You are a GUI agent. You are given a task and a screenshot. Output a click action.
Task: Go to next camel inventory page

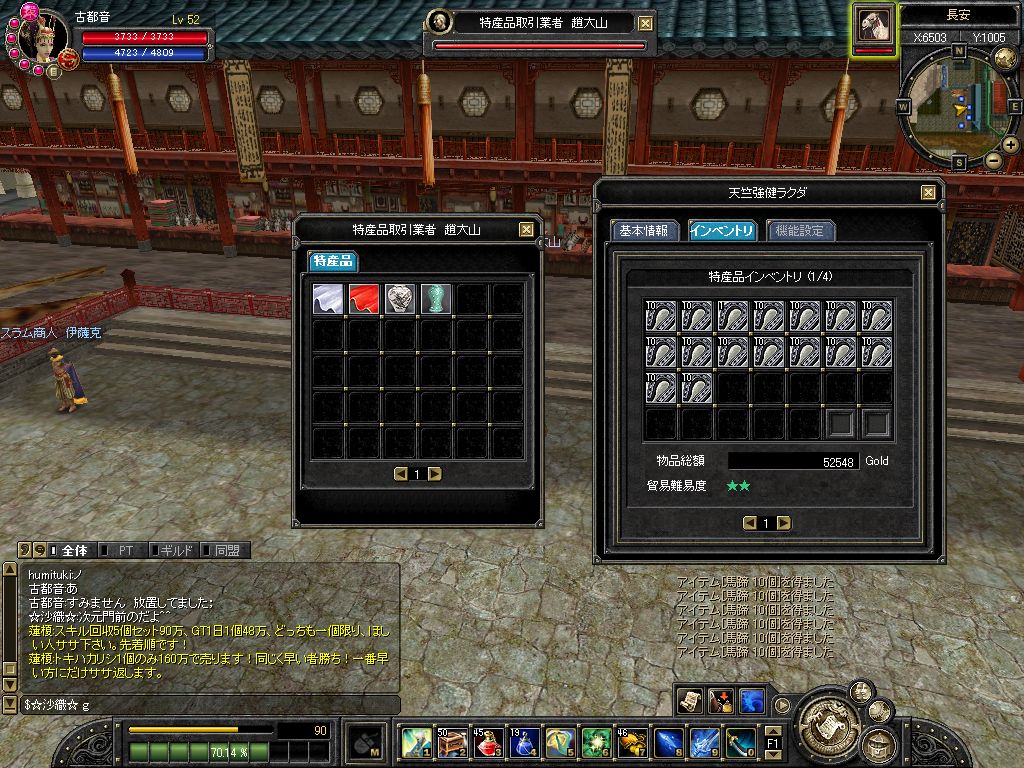(784, 523)
